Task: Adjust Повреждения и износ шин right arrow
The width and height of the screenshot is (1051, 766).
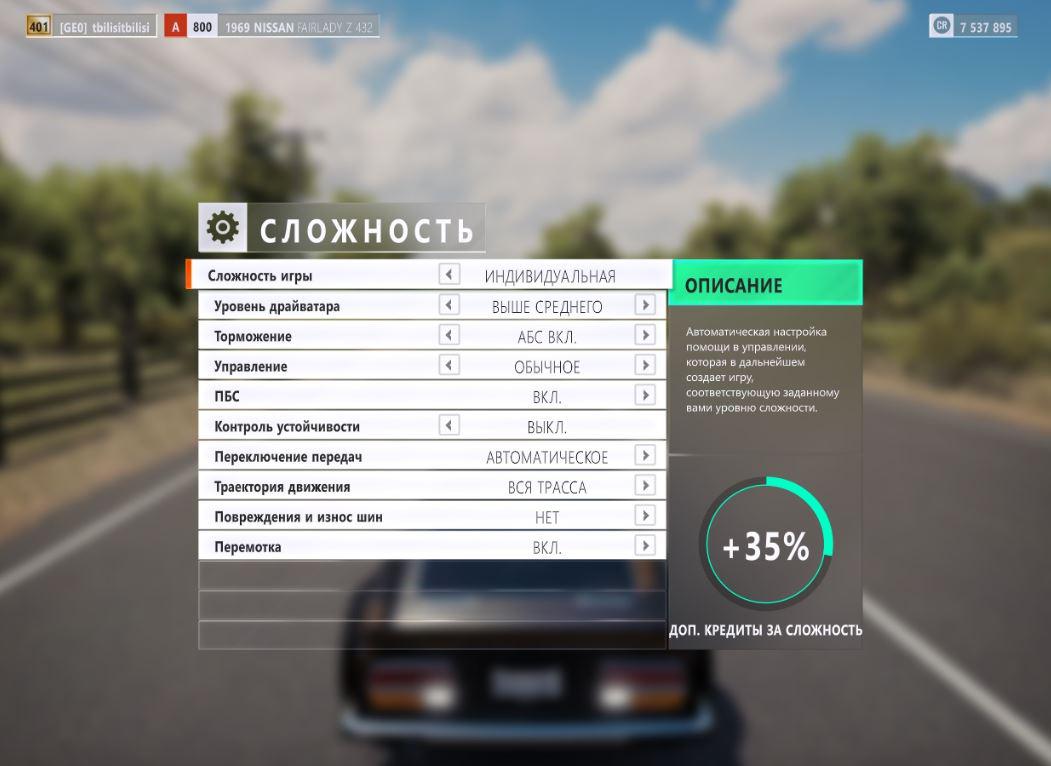Action: 645,515
